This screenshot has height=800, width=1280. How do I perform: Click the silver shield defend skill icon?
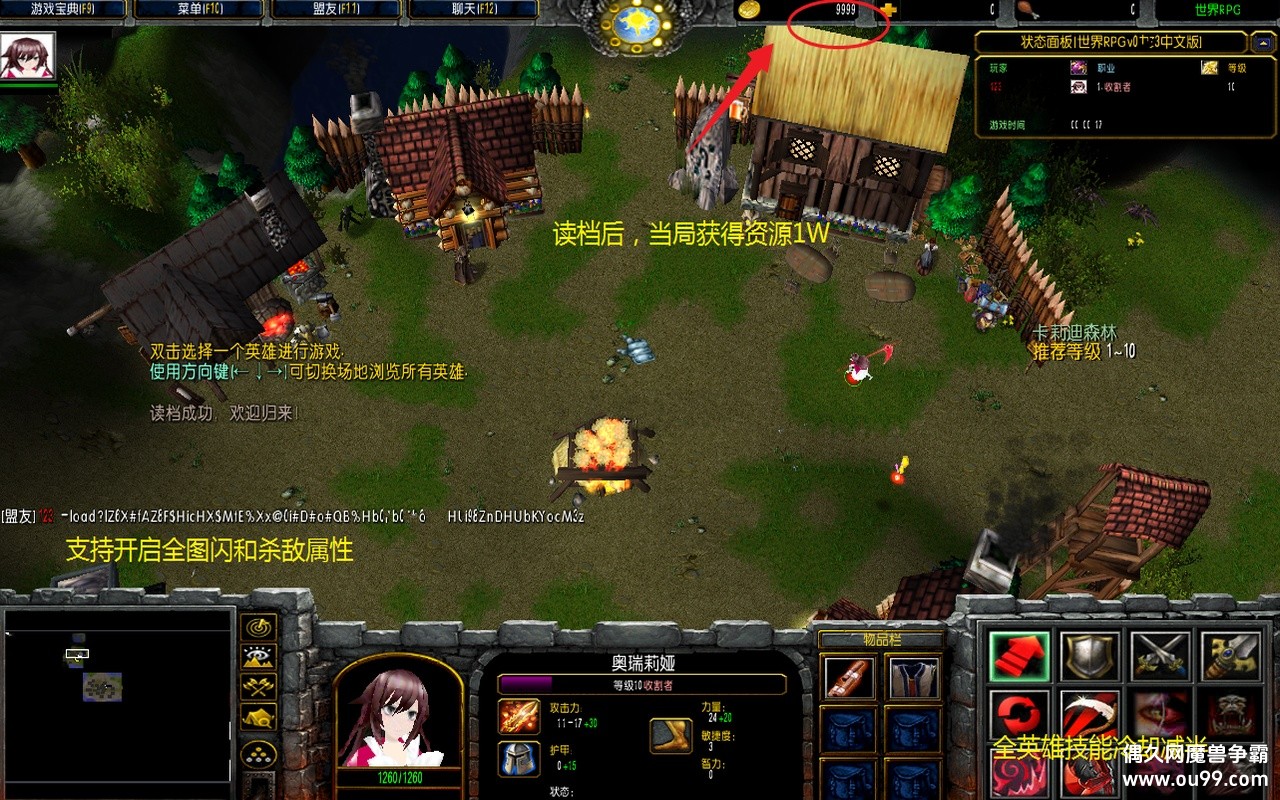tap(1090, 657)
